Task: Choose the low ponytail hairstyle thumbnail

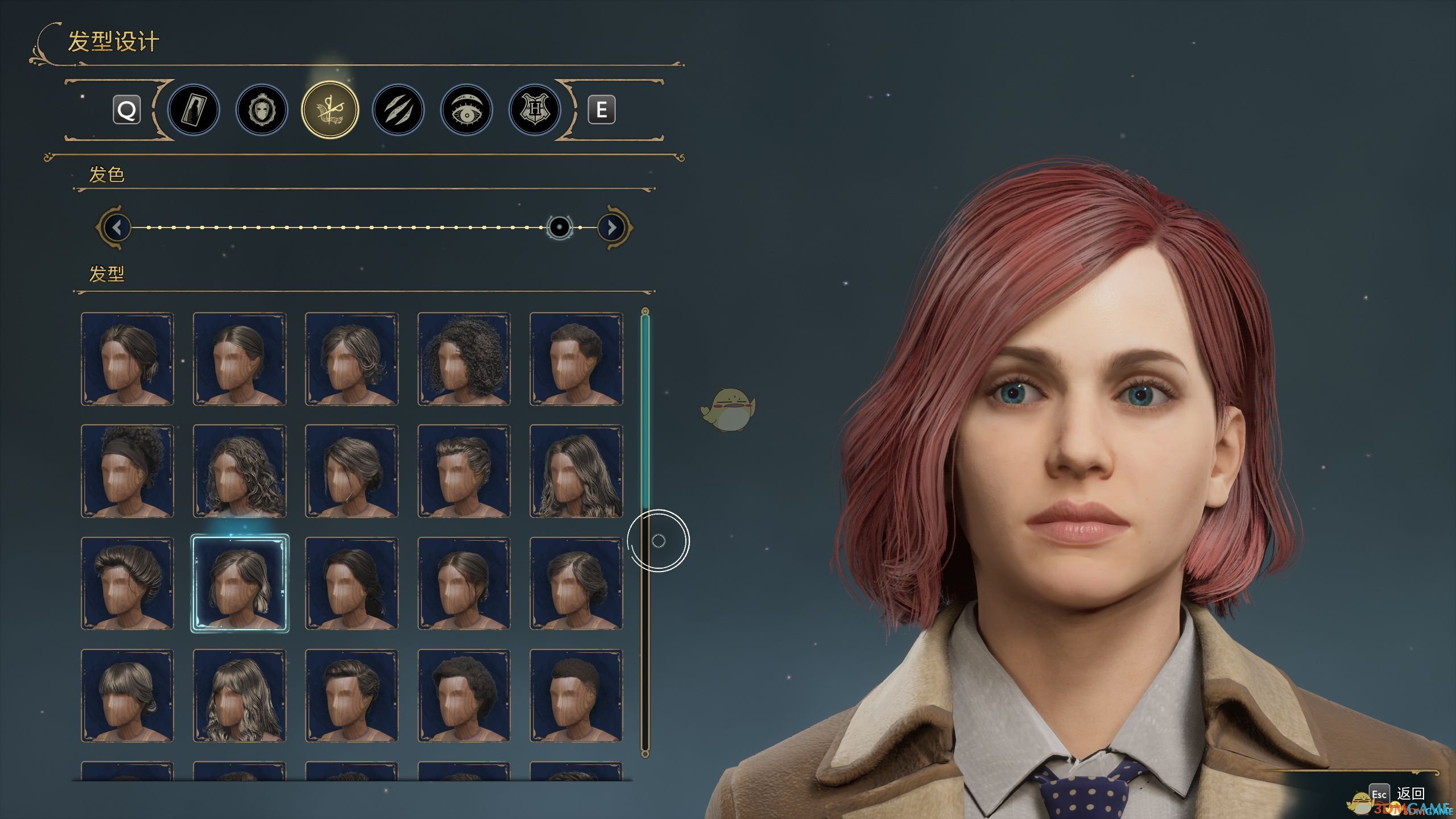Action: [351, 584]
